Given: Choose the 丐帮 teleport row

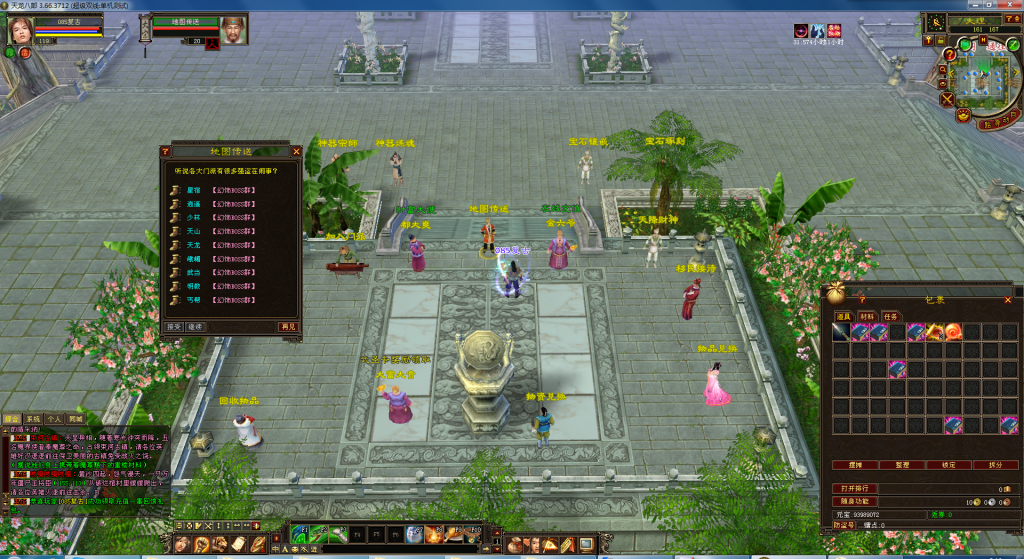Looking at the screenshot, I should 193,299.
